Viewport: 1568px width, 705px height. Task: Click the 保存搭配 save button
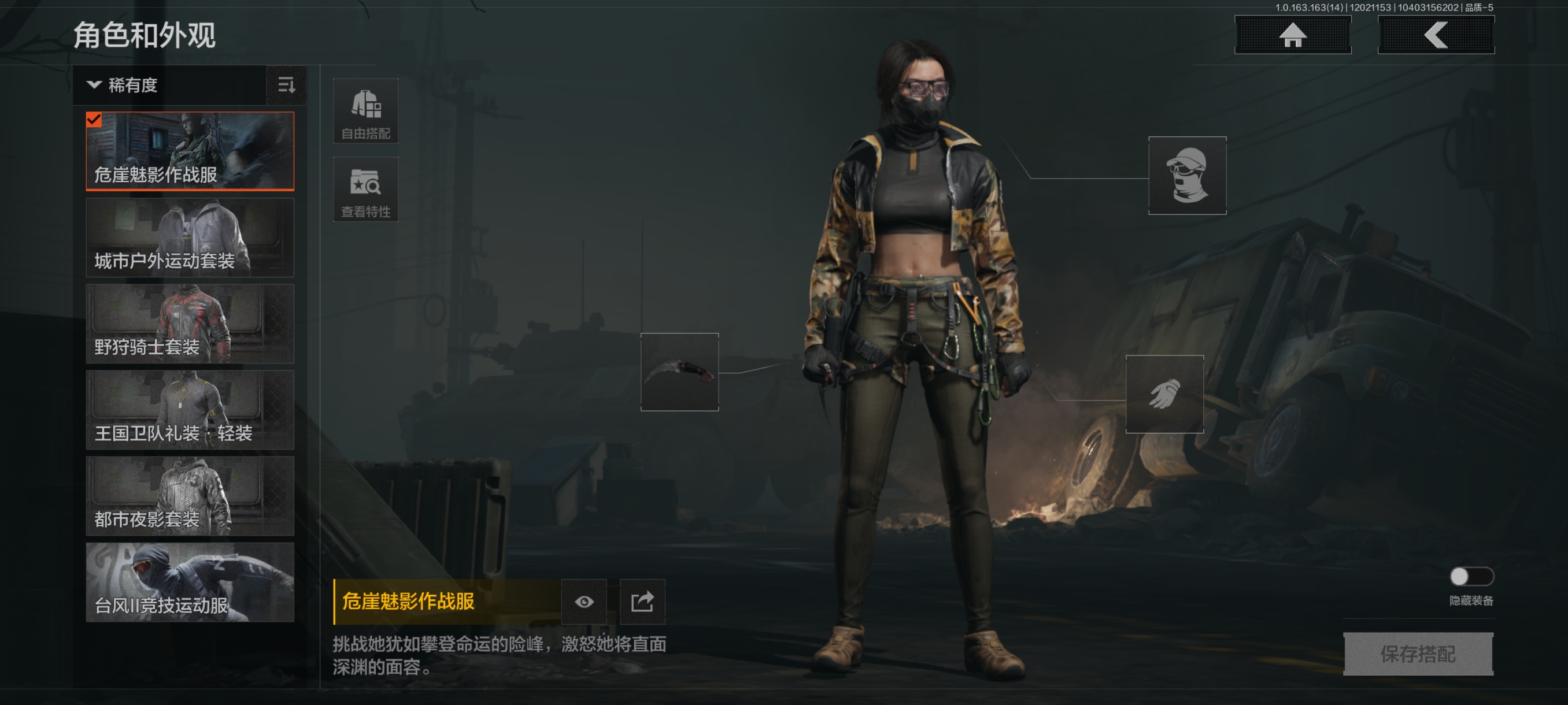pos(1418,654)
